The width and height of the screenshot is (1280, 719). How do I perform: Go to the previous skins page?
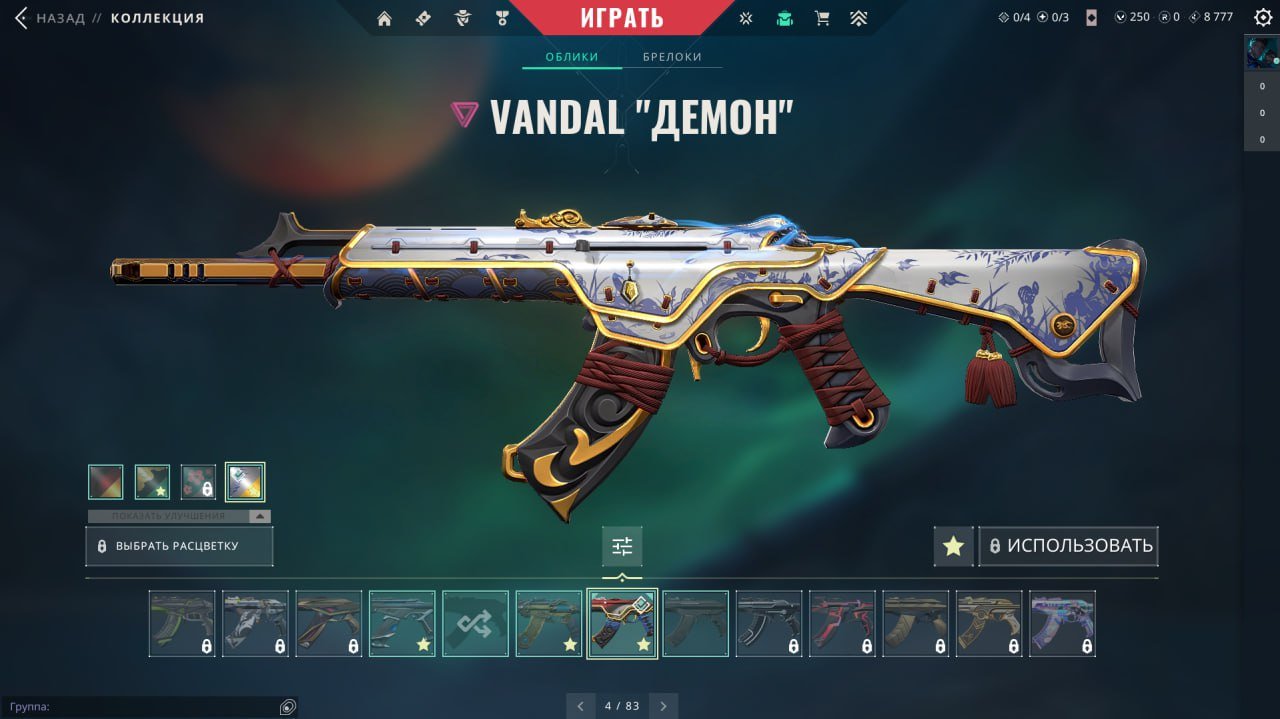pyautogui.click(x=581, y=706)
